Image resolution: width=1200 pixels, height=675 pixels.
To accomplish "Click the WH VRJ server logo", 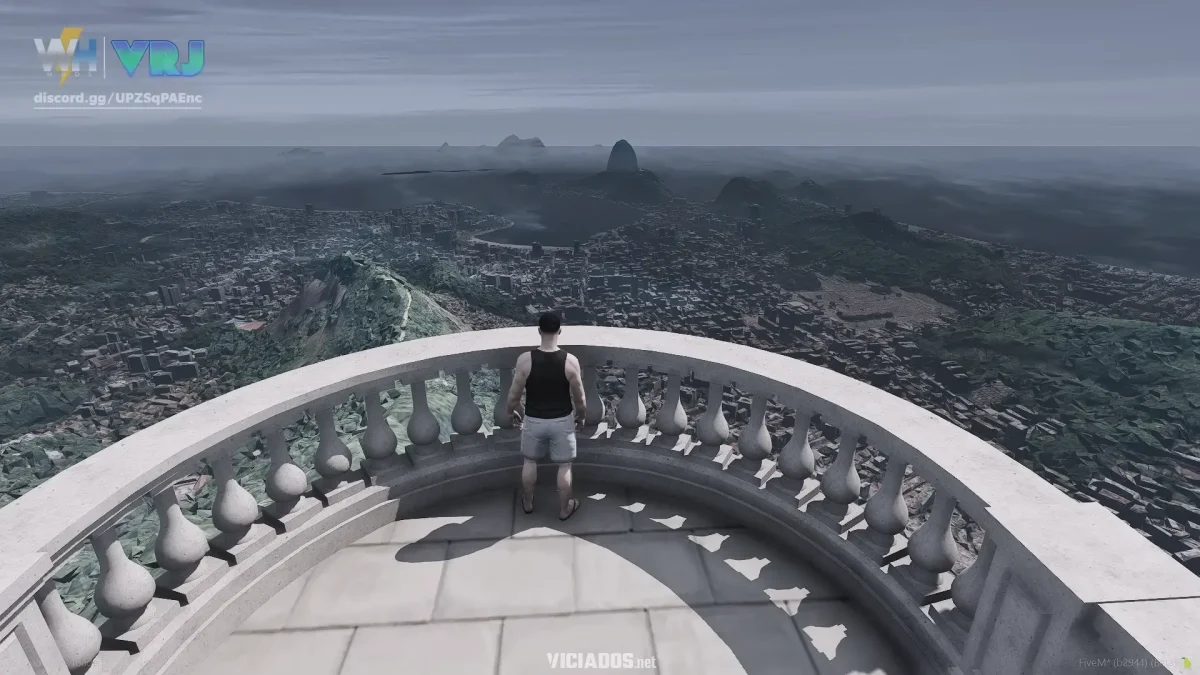I will click(118, 58).
